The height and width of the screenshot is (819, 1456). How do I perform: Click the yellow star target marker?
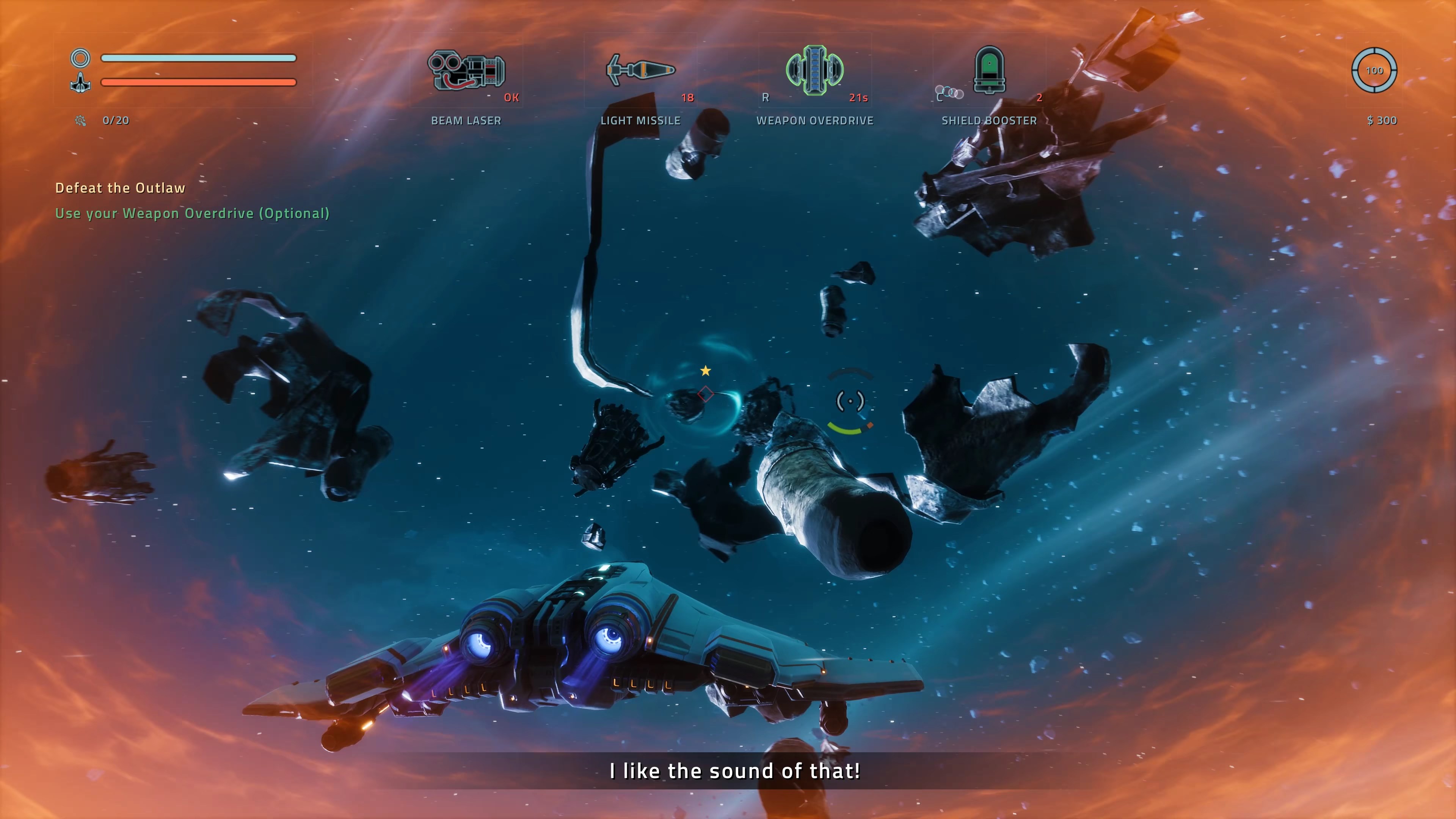pos(705,371)
